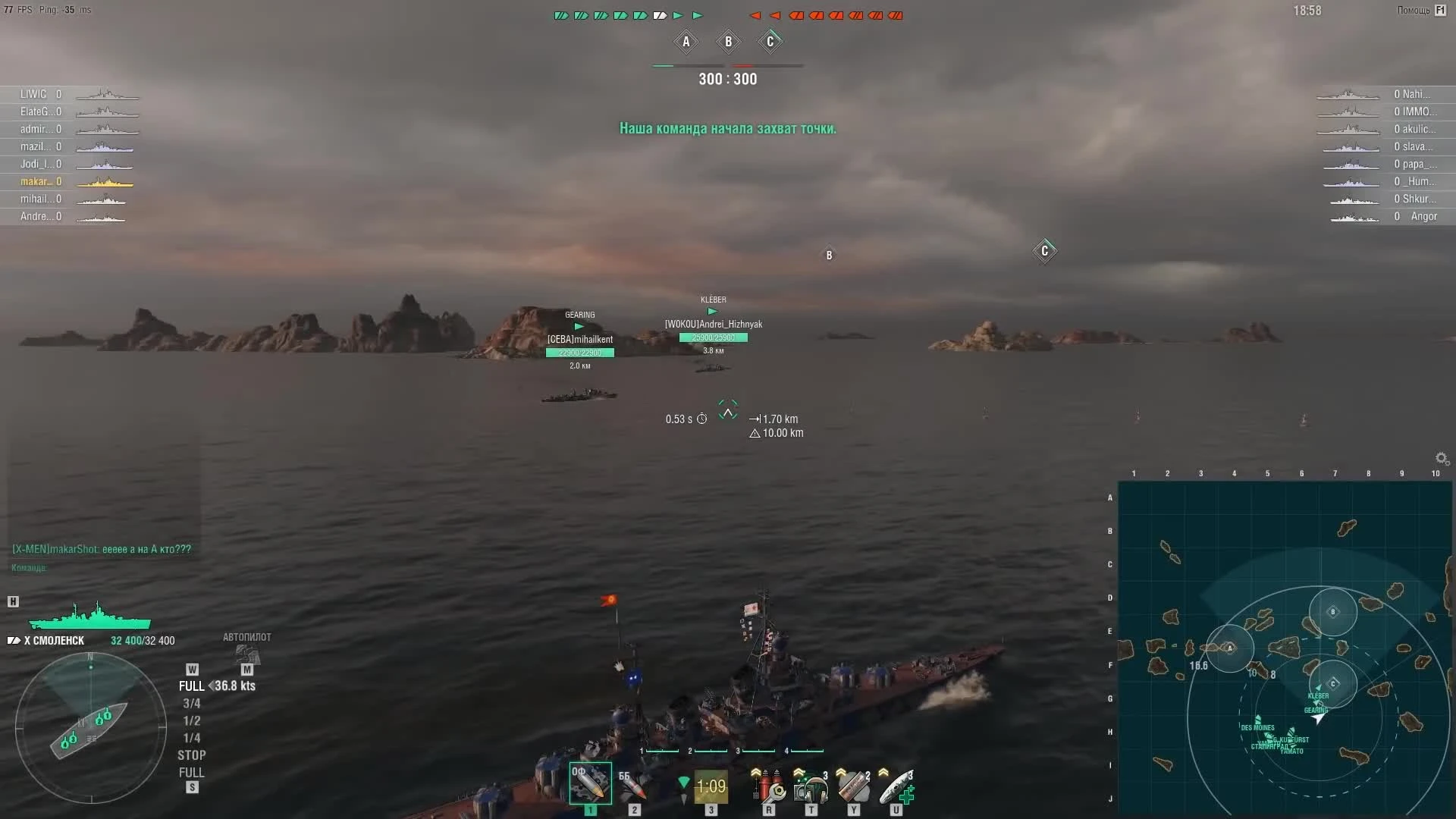The height and width of the screenshot is (819, 1456).
Task: Click capture zone A circle on the minimap
Action: tap(1230, 648)
